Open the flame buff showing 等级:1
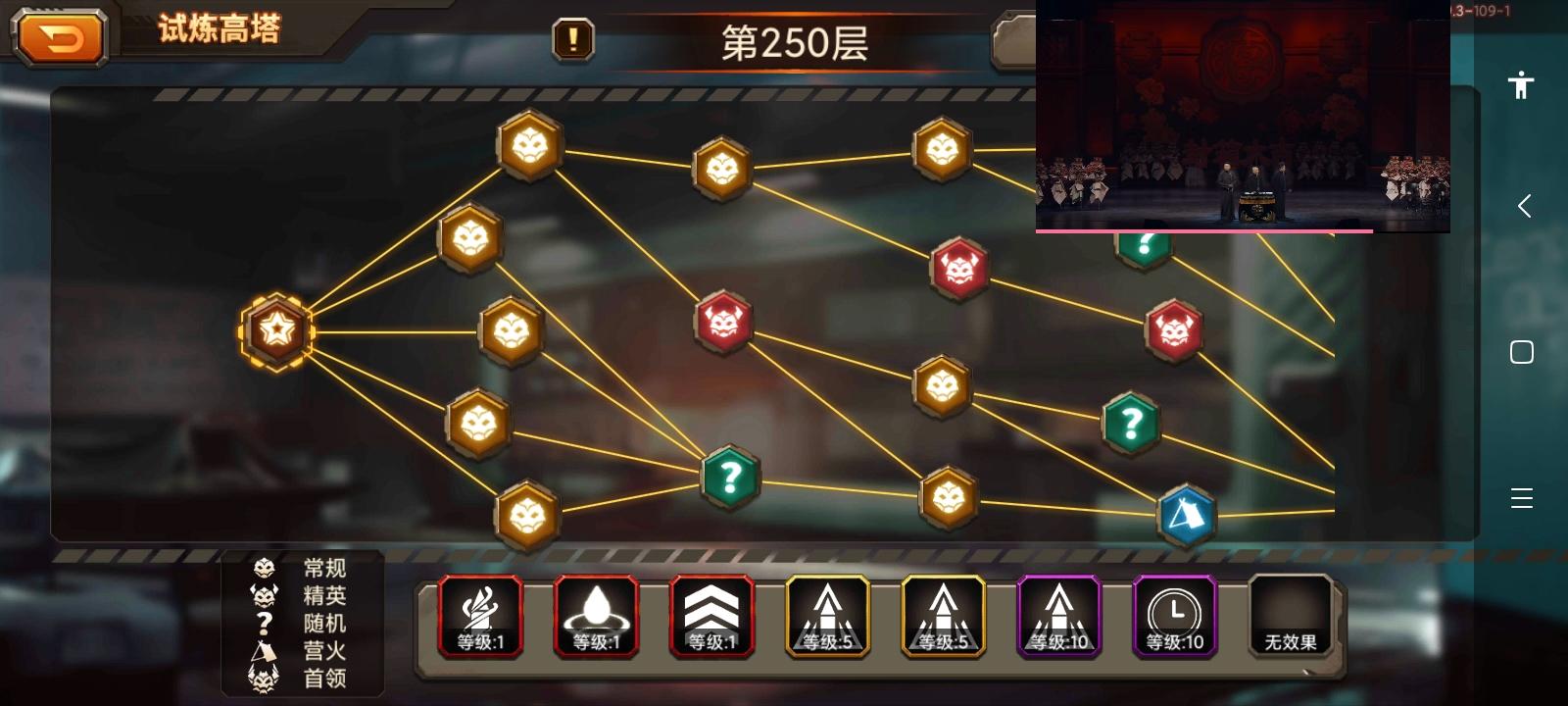 point(480,616)
